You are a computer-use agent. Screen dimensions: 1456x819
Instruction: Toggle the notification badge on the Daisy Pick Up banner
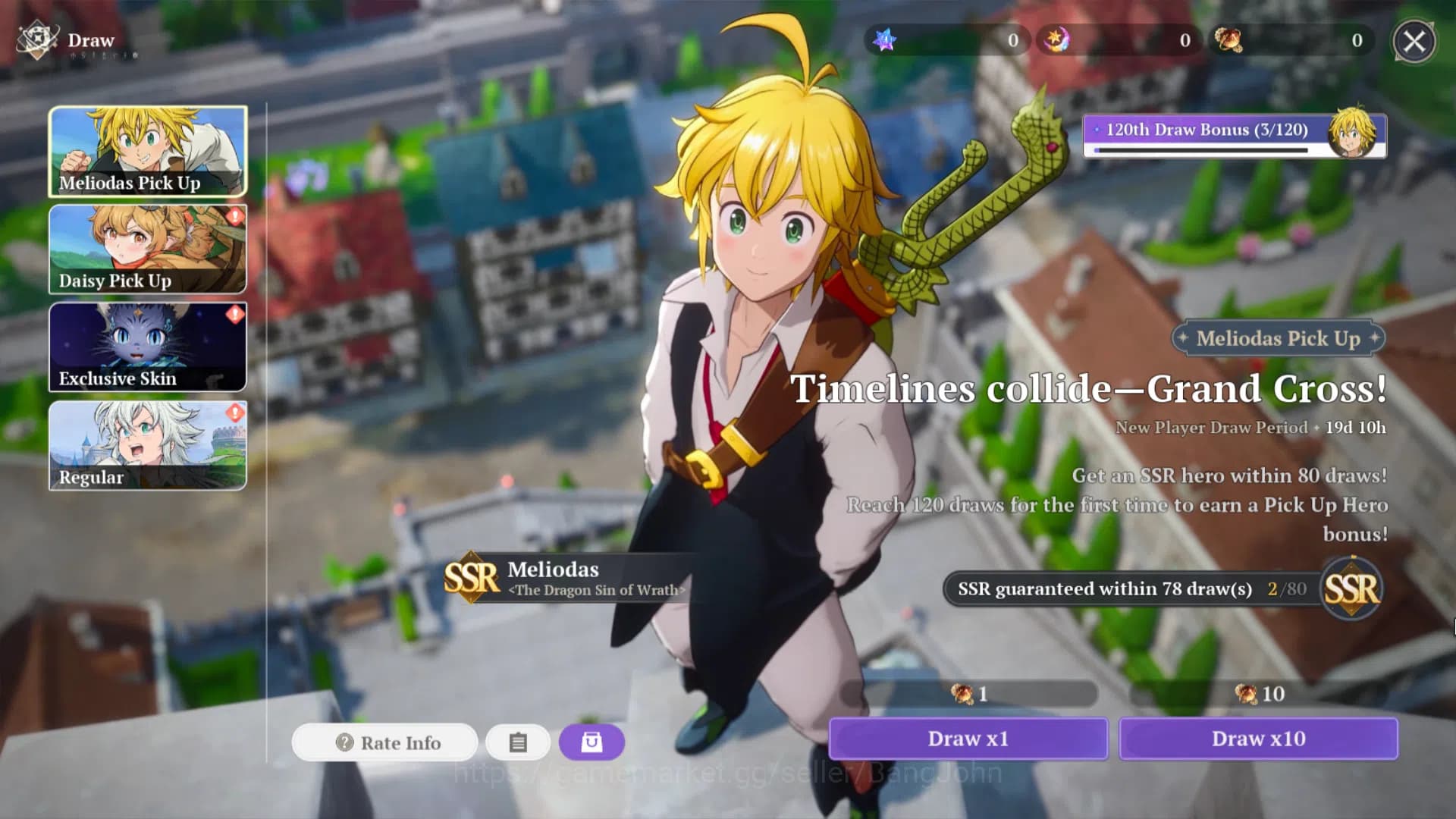pos(234,216)
